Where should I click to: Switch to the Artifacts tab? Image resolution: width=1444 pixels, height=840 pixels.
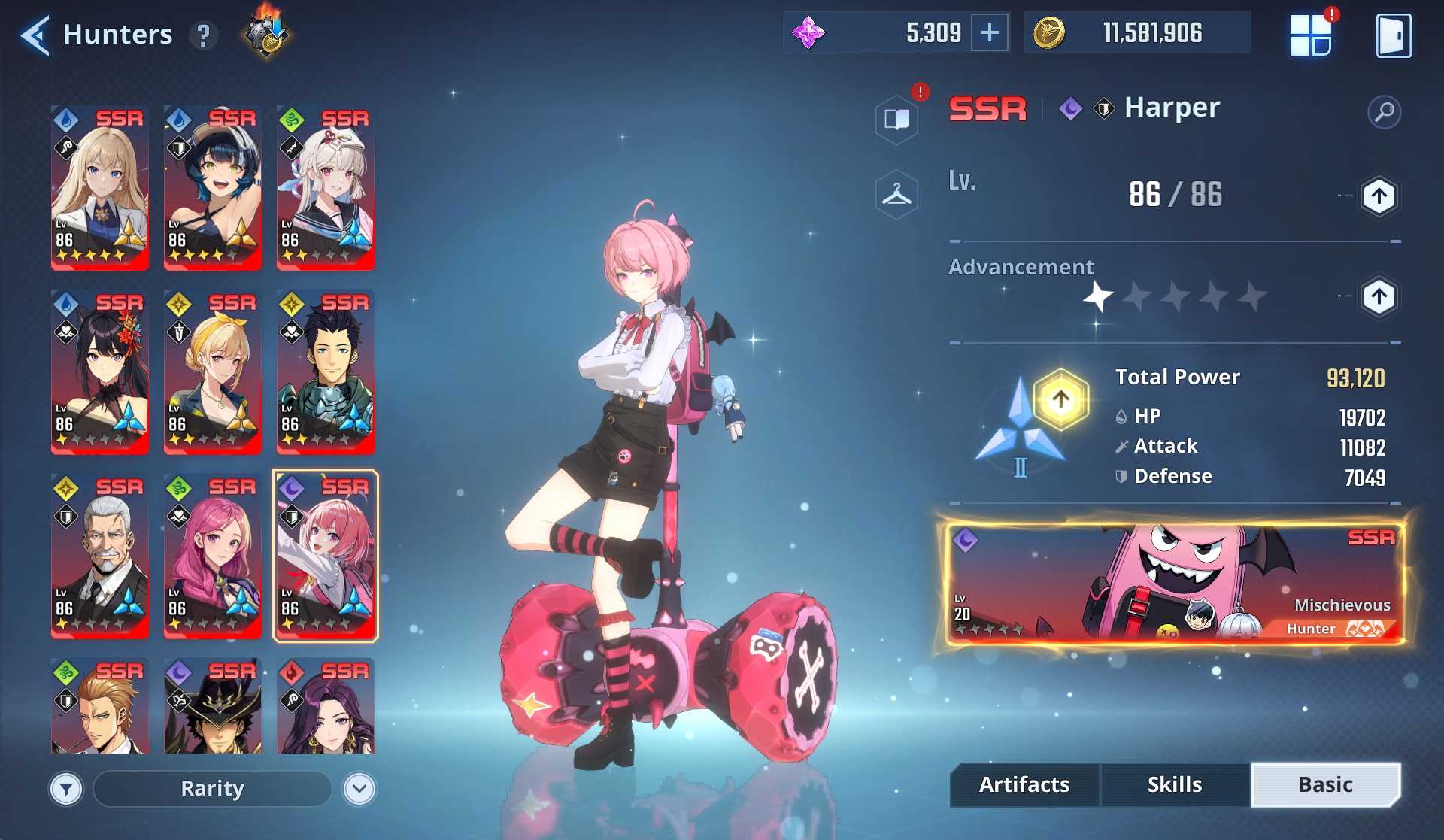[x=1024, y=784]
